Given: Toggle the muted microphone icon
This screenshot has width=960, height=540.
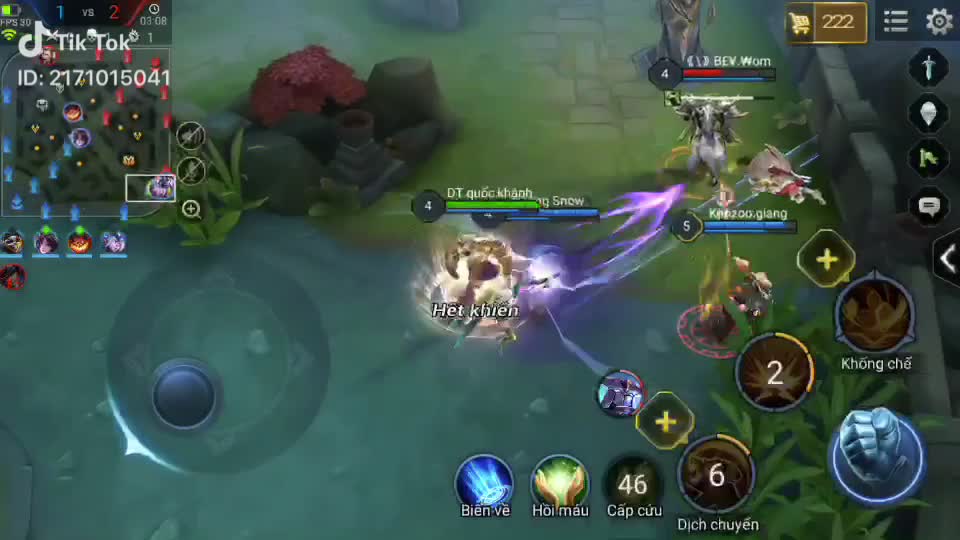Looking at the screenshot, I should tap(190, 171).
